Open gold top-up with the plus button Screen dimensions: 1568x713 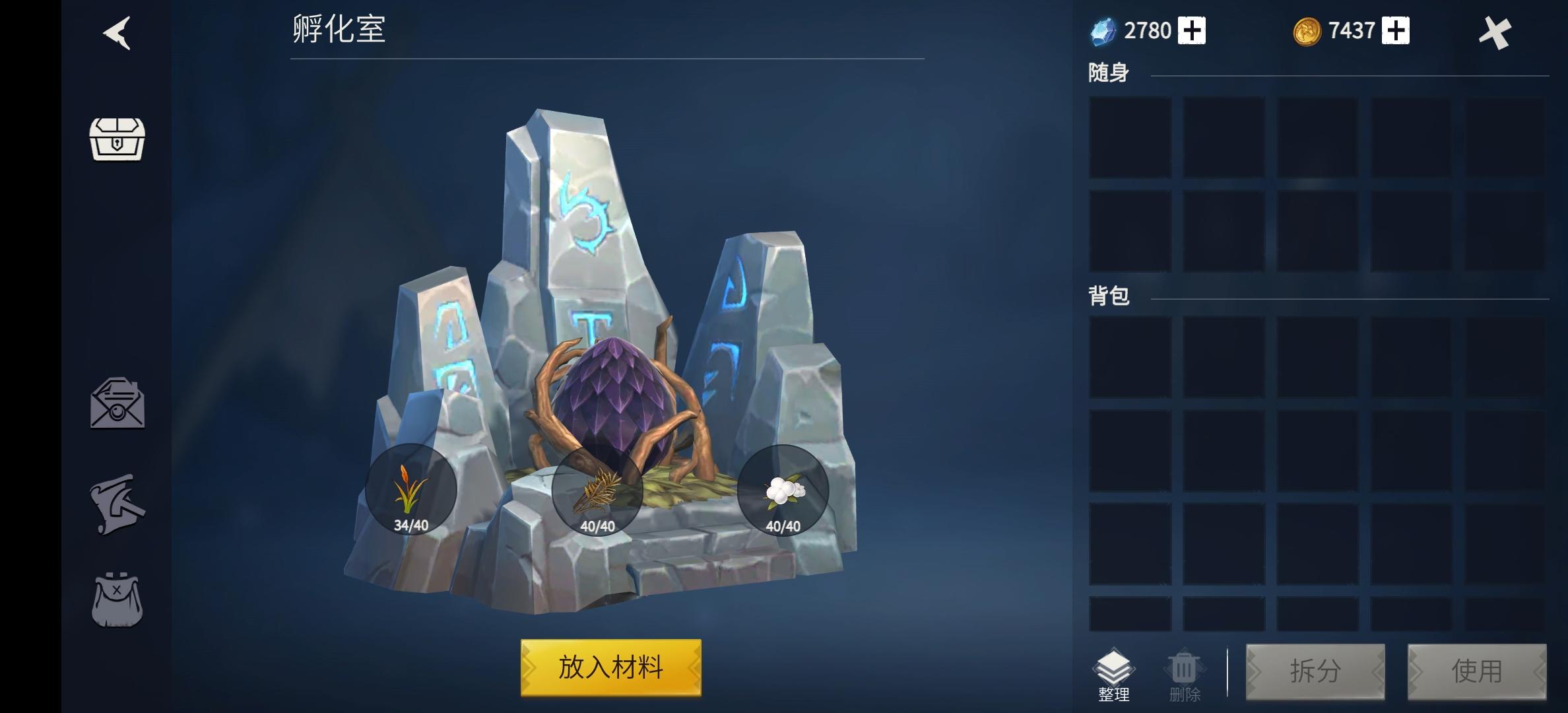click(1394, 30)
